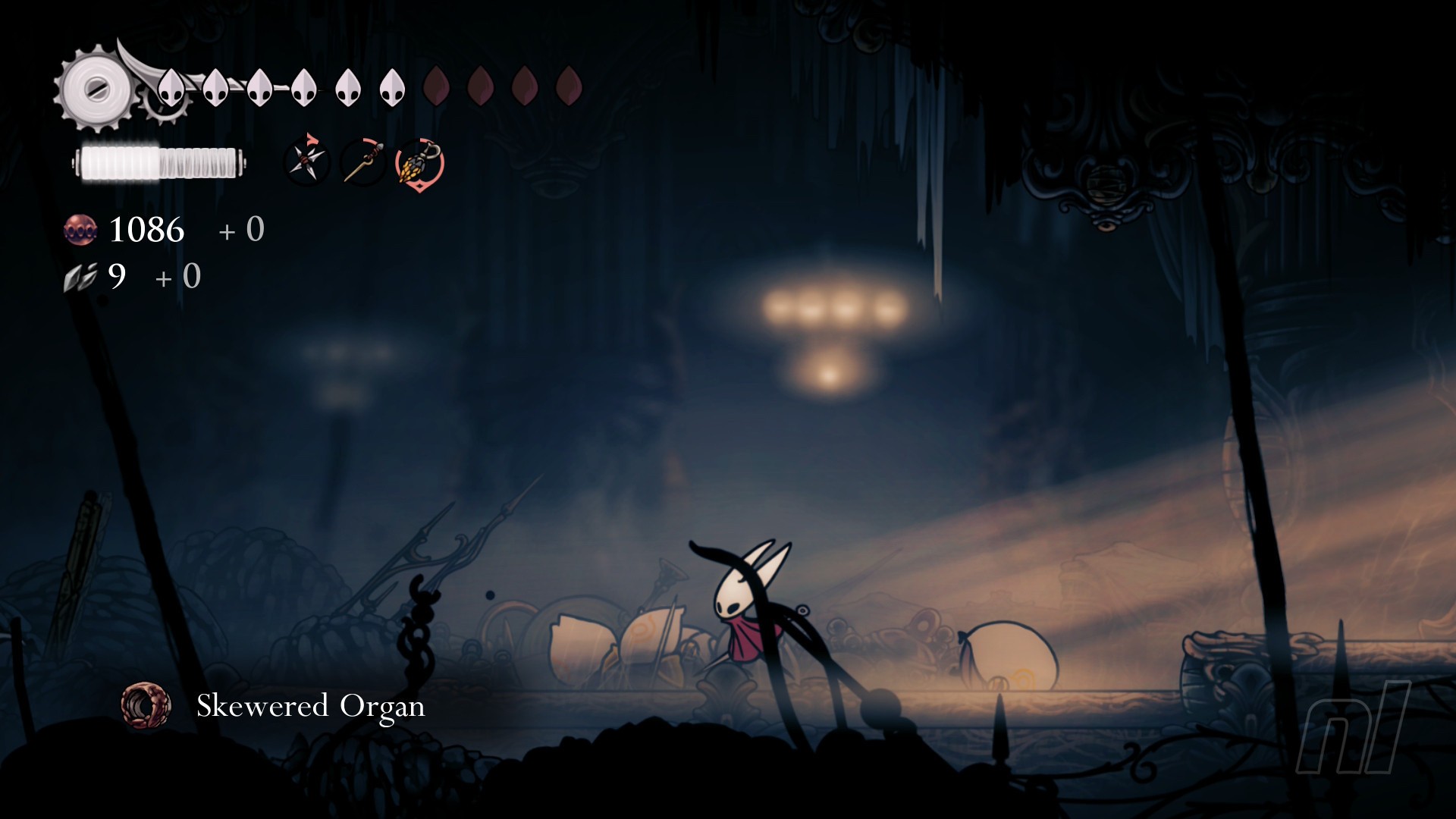Click the rosary beads currency icon
1456x819 pixels.
click(x=80, y=230)
